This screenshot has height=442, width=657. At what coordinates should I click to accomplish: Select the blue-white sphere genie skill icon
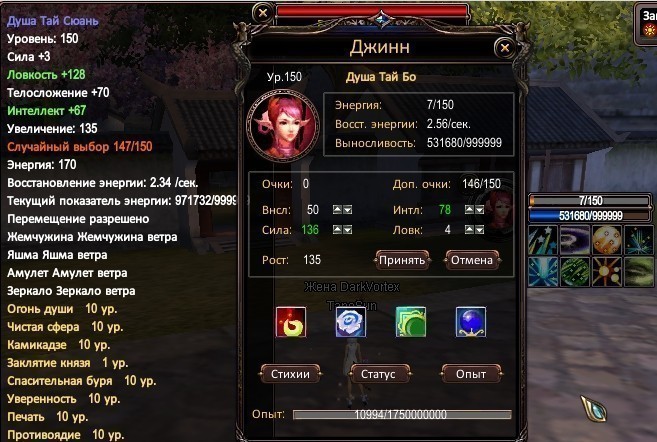[x=350, y=322]
